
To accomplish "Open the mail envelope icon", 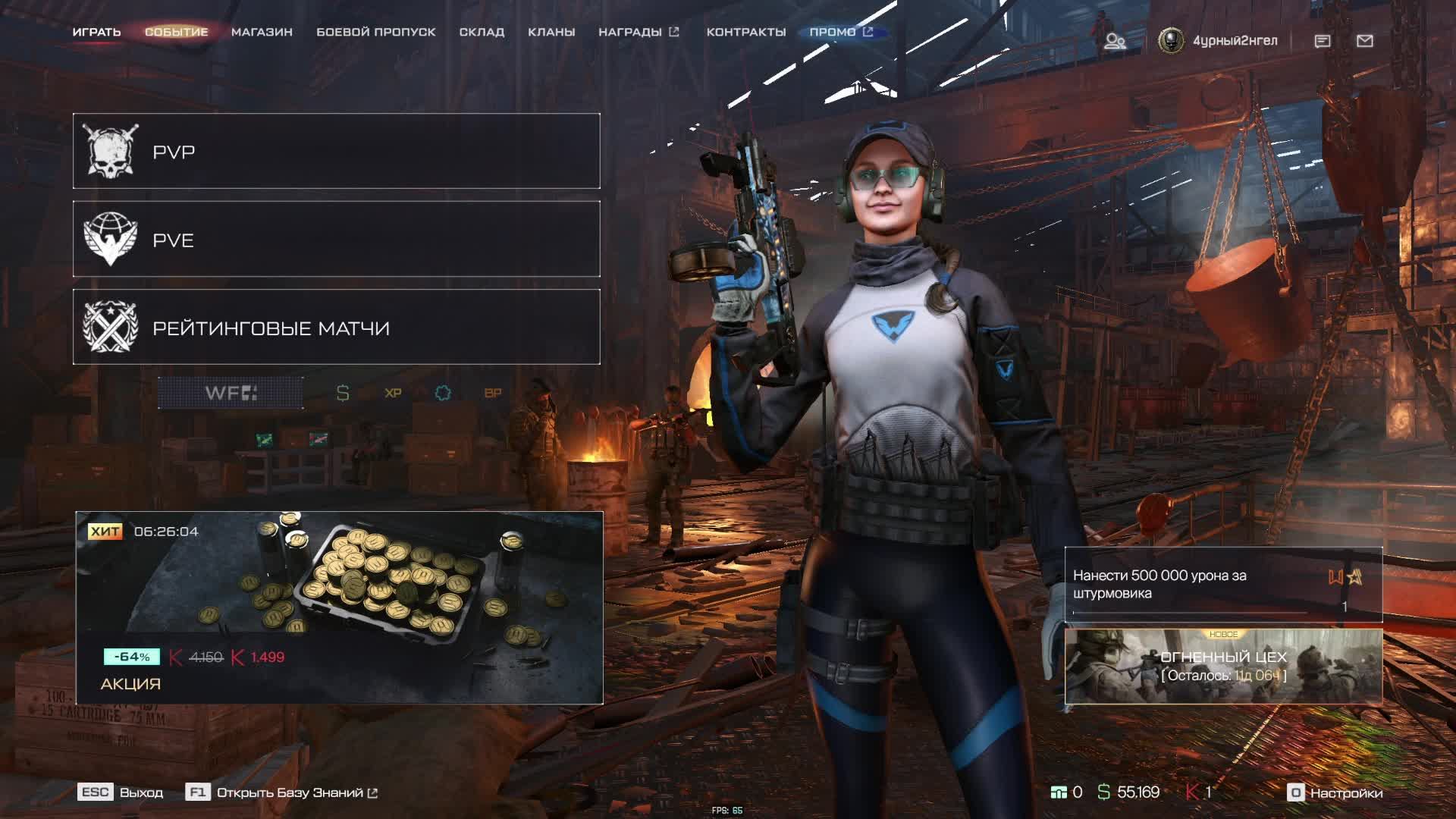I will (x=1364, y=41).
